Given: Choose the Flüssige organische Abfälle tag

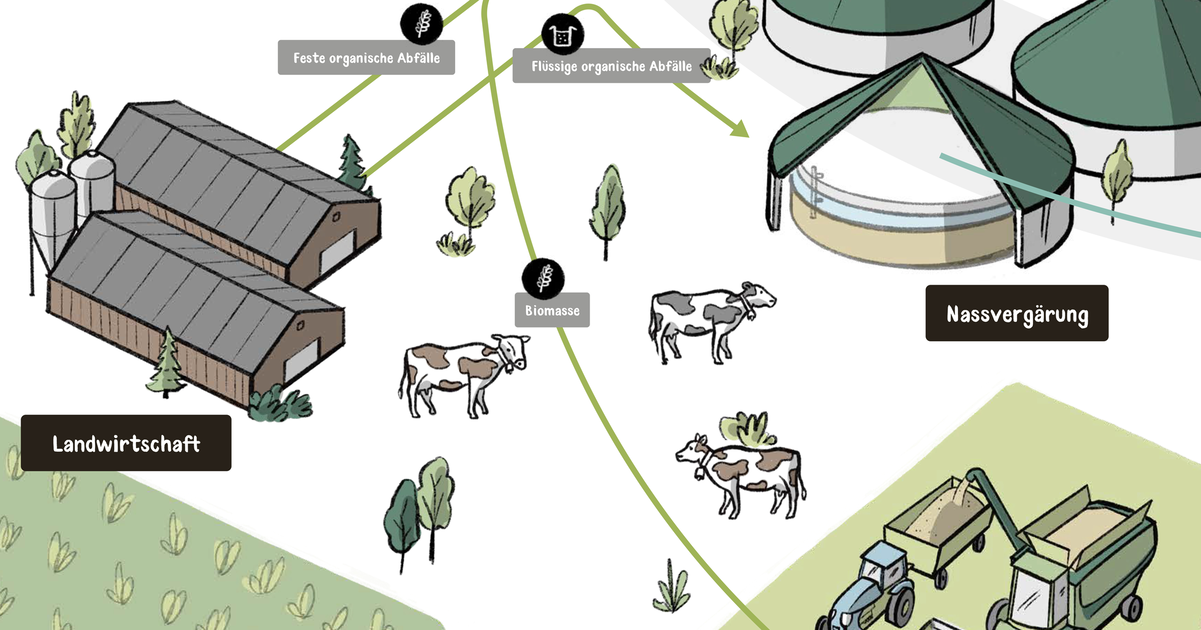Looking at the screenshot, I should (611, 66).
